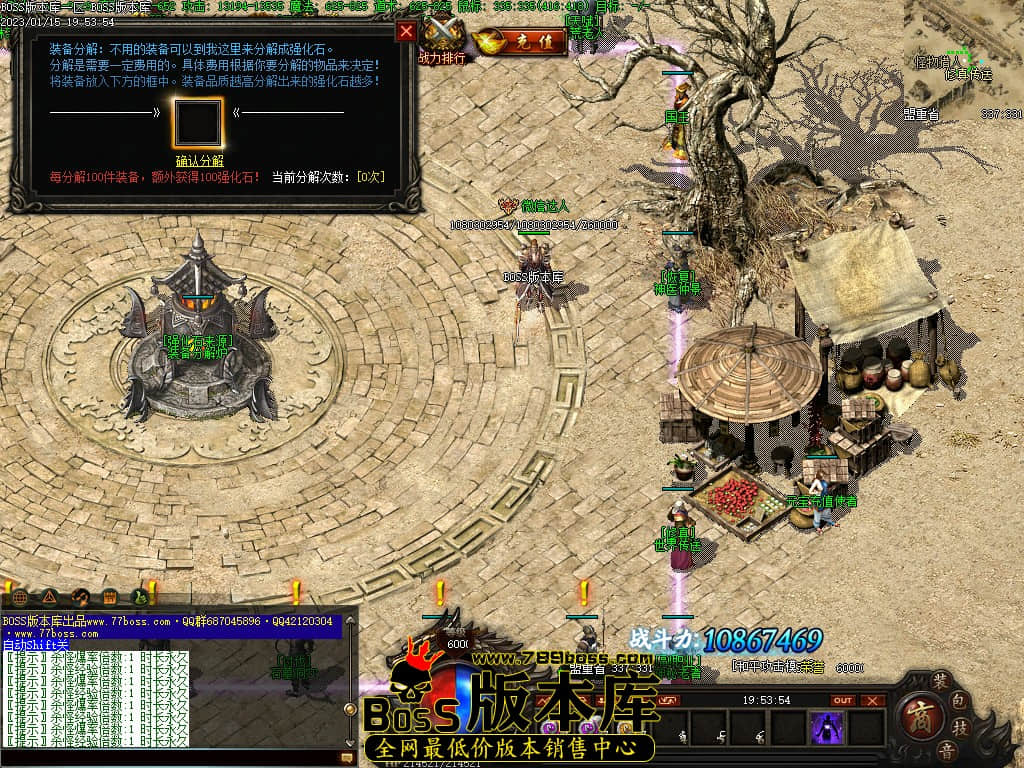Select the empty equipment decomposition slot
Screen dimensions: 1024x768
(x=198, y=122)
